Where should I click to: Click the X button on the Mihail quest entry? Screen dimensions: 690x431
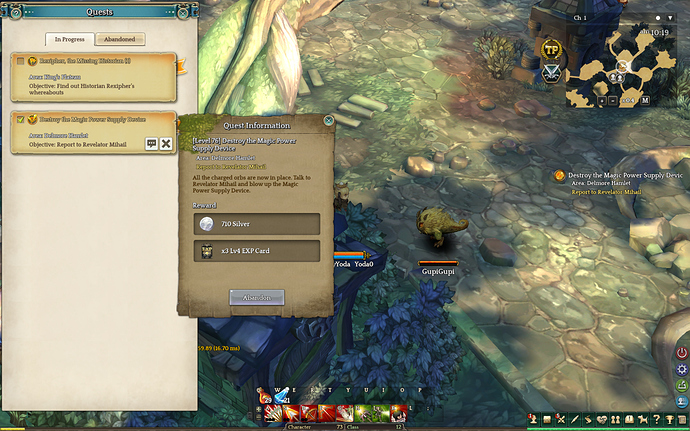point(166,144)
